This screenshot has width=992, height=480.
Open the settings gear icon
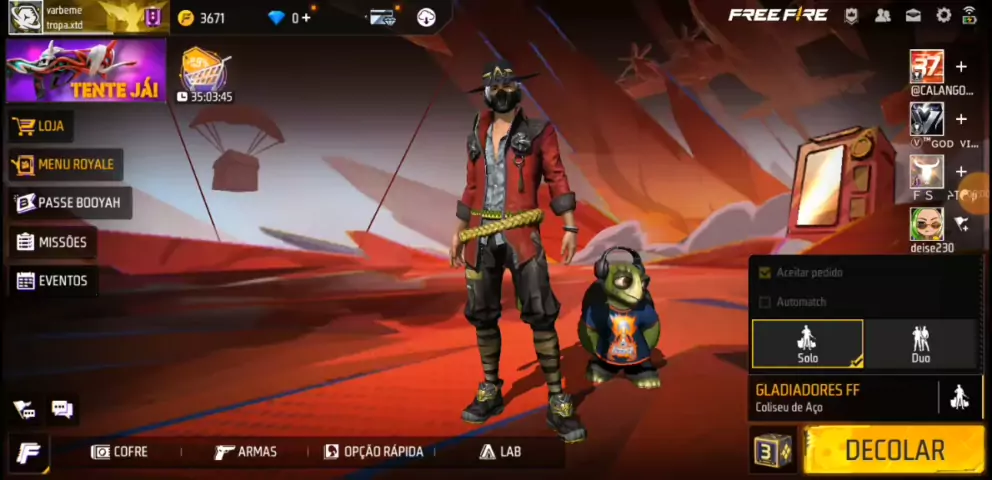[x=943, y=15]
